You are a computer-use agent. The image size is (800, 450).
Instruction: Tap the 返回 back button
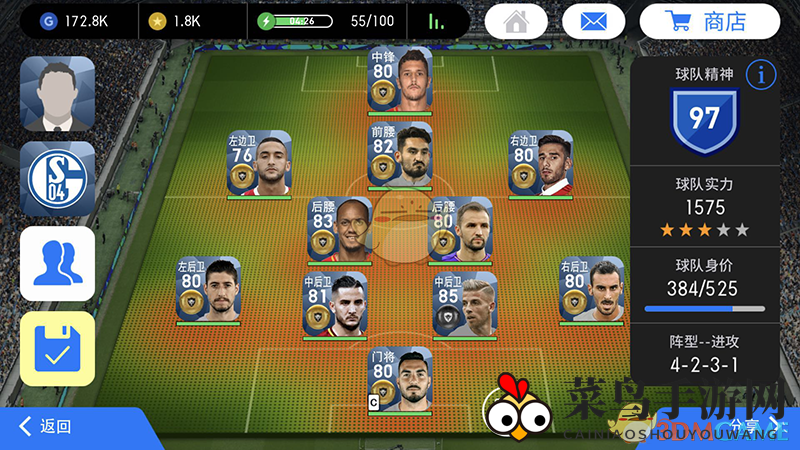coord(46,427)
